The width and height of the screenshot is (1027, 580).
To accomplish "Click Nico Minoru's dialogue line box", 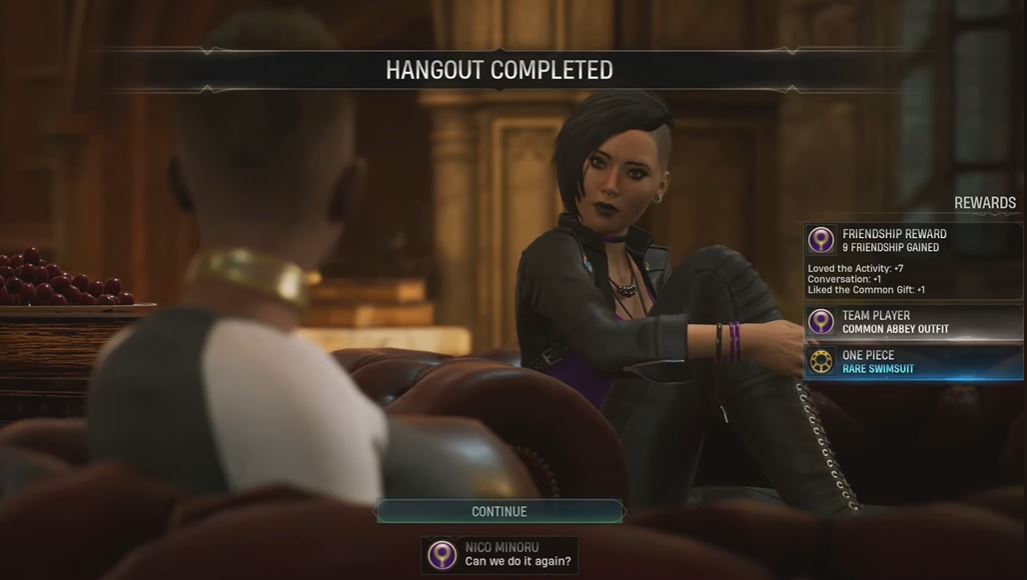I will tap(499, 555).
